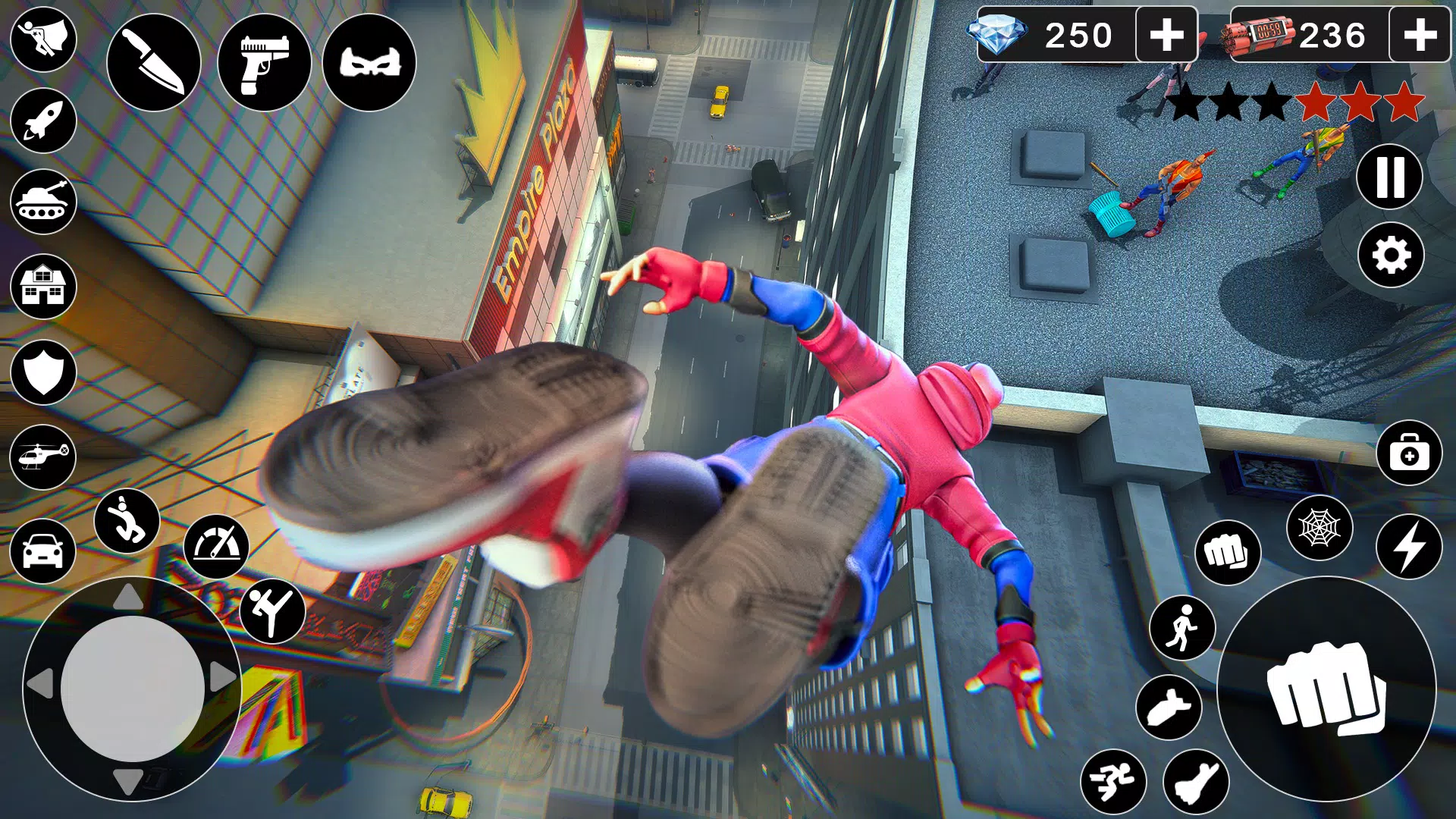The width and height of the screenshot is (1456, 819).
Task: Launch the rocket power-up
Action: tap(43, 121)
